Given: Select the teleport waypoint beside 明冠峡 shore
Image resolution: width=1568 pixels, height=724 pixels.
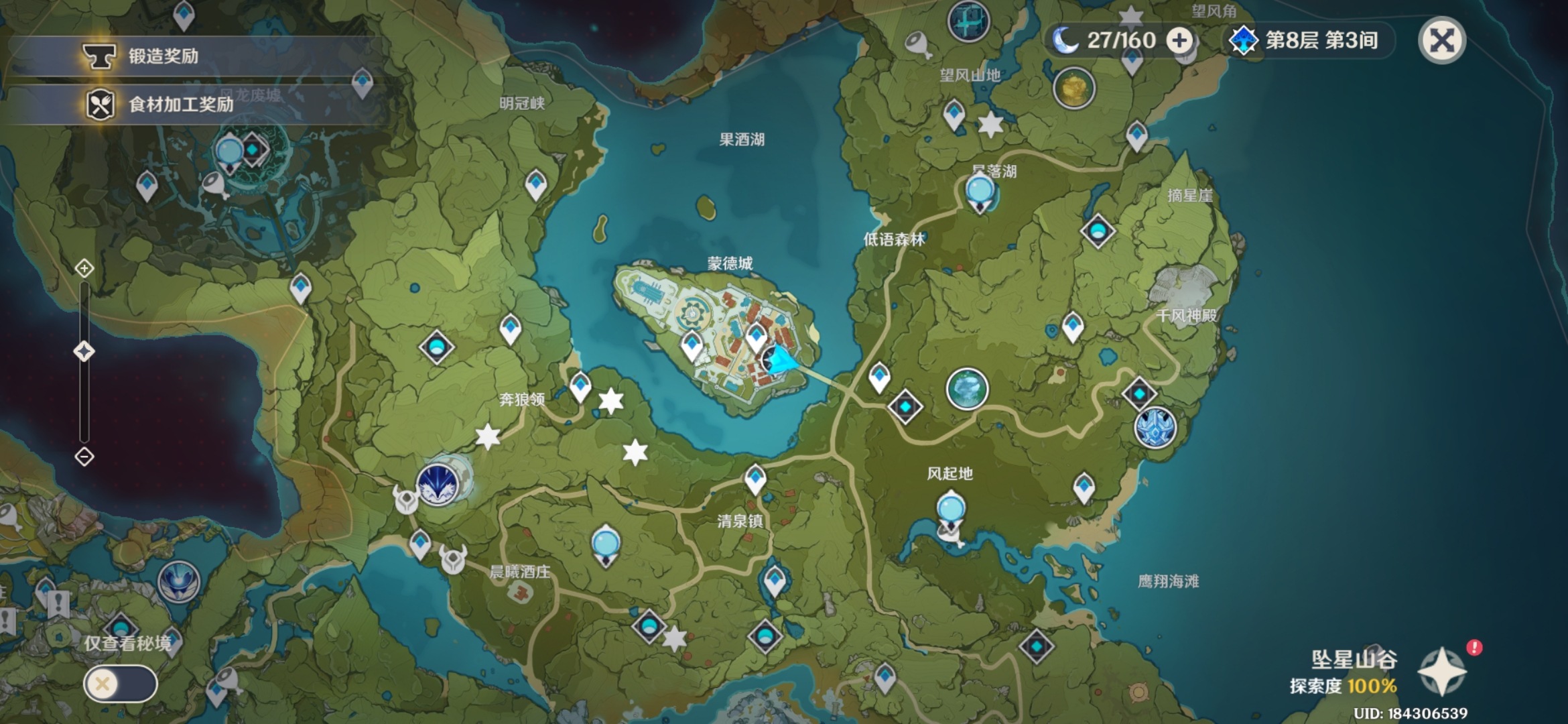Looking at the screenshot, I should click(535, 183).
